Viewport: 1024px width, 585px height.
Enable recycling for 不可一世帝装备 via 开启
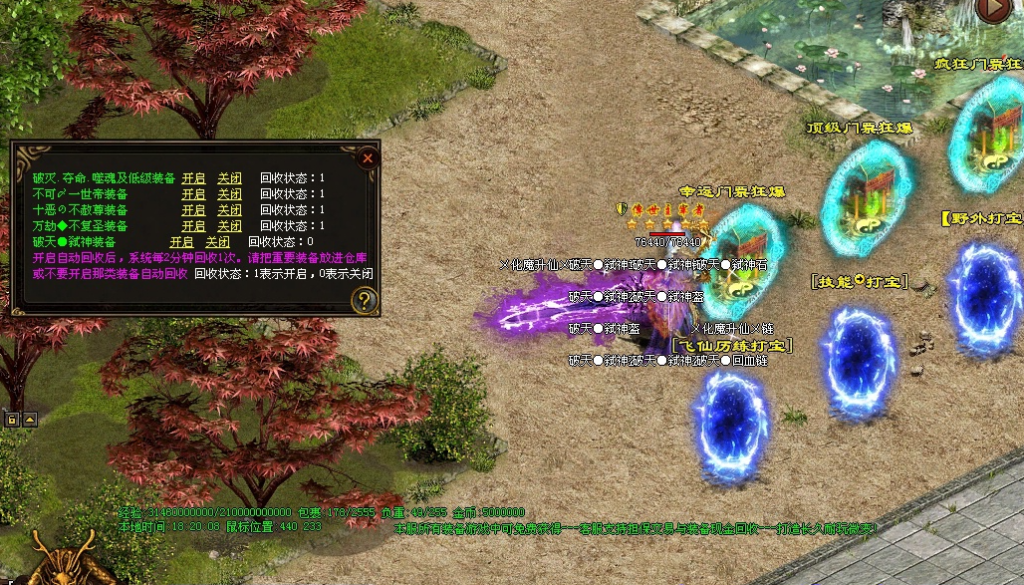(x=193, y=194)
